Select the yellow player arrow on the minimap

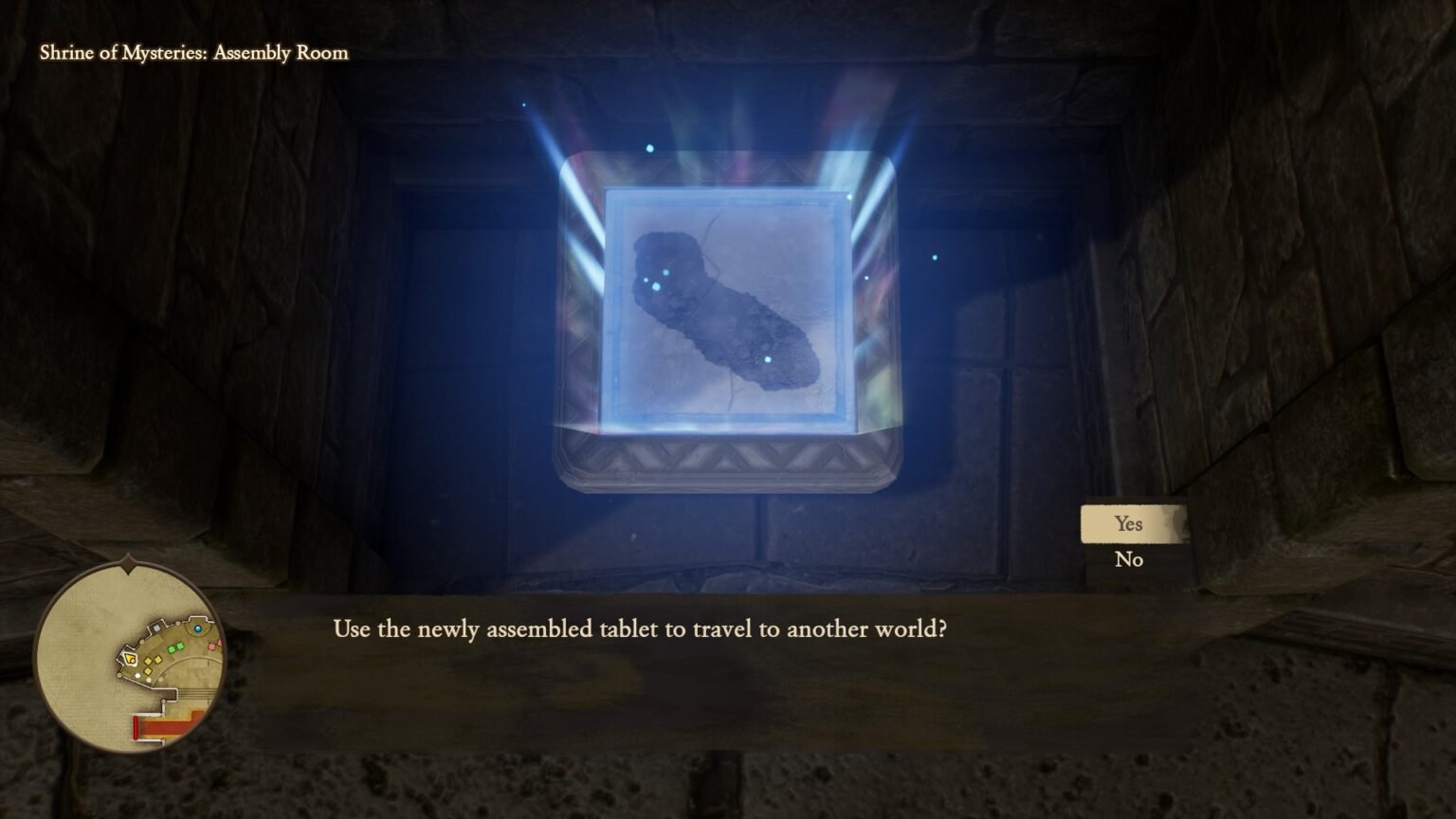coord(130,659)
